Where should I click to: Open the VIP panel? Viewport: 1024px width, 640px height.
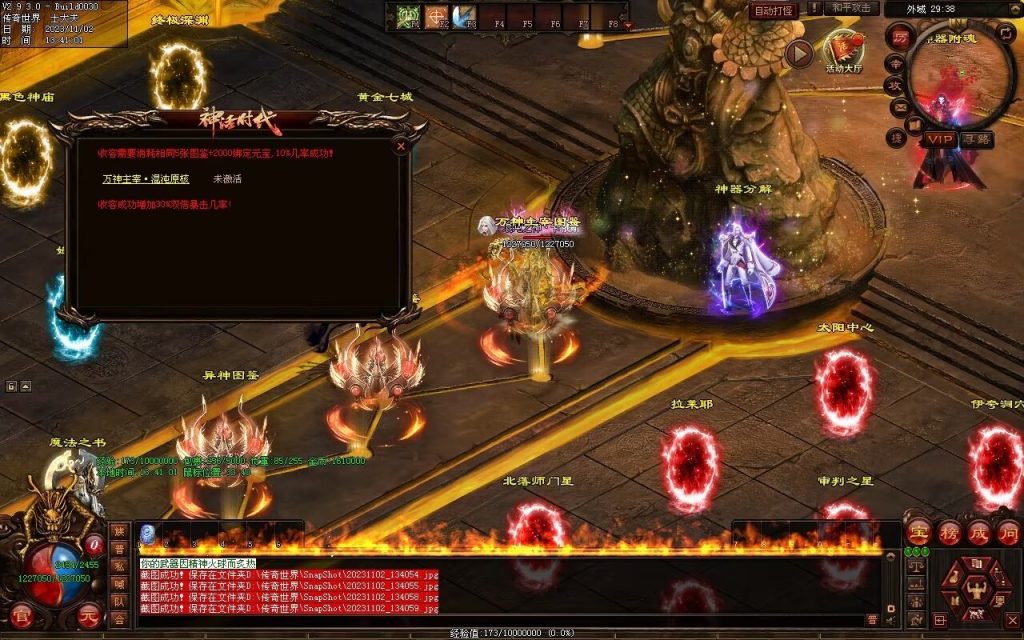point(939,139)
